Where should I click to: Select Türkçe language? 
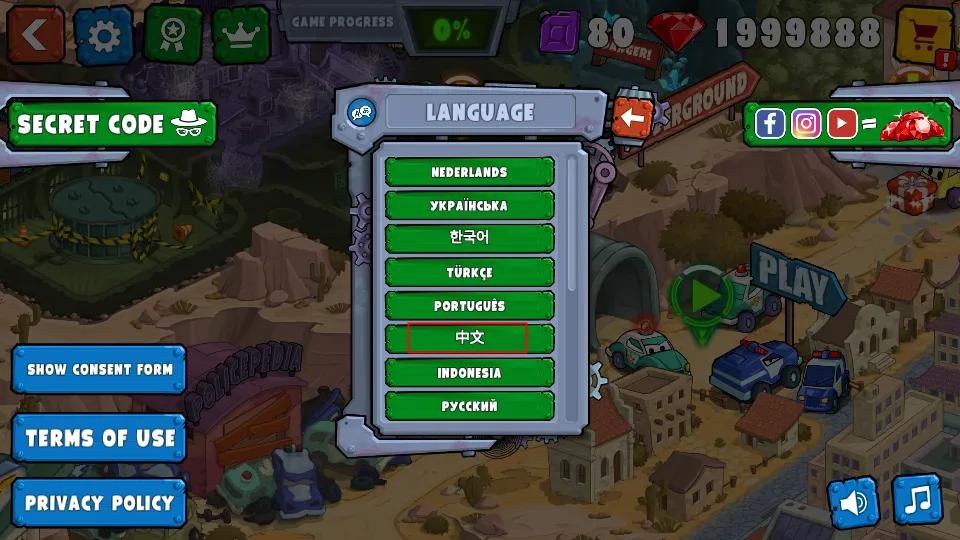click(x=469, y=272)
